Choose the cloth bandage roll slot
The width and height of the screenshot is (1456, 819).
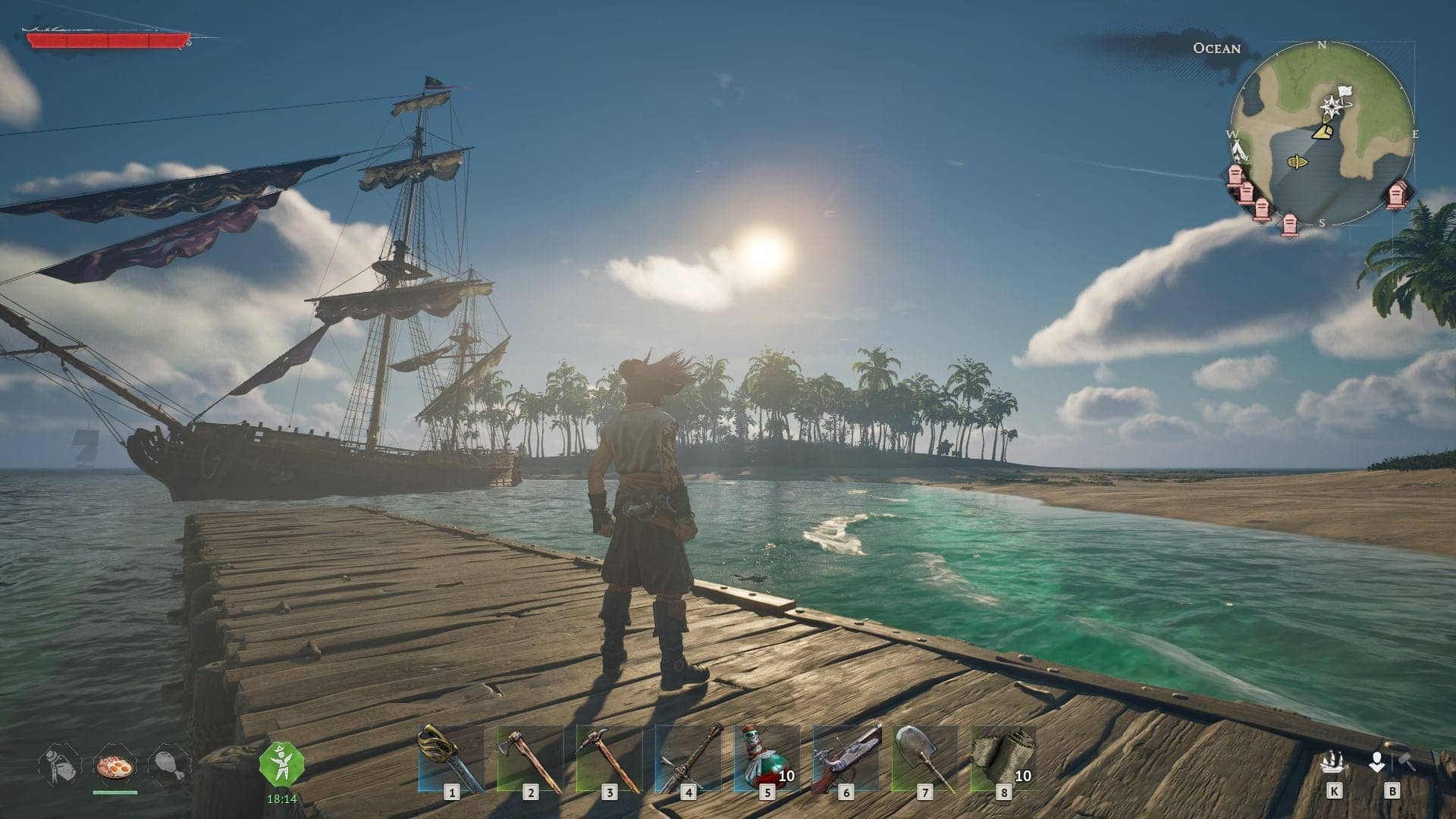pyautogui.click(x=1003, y=759)
